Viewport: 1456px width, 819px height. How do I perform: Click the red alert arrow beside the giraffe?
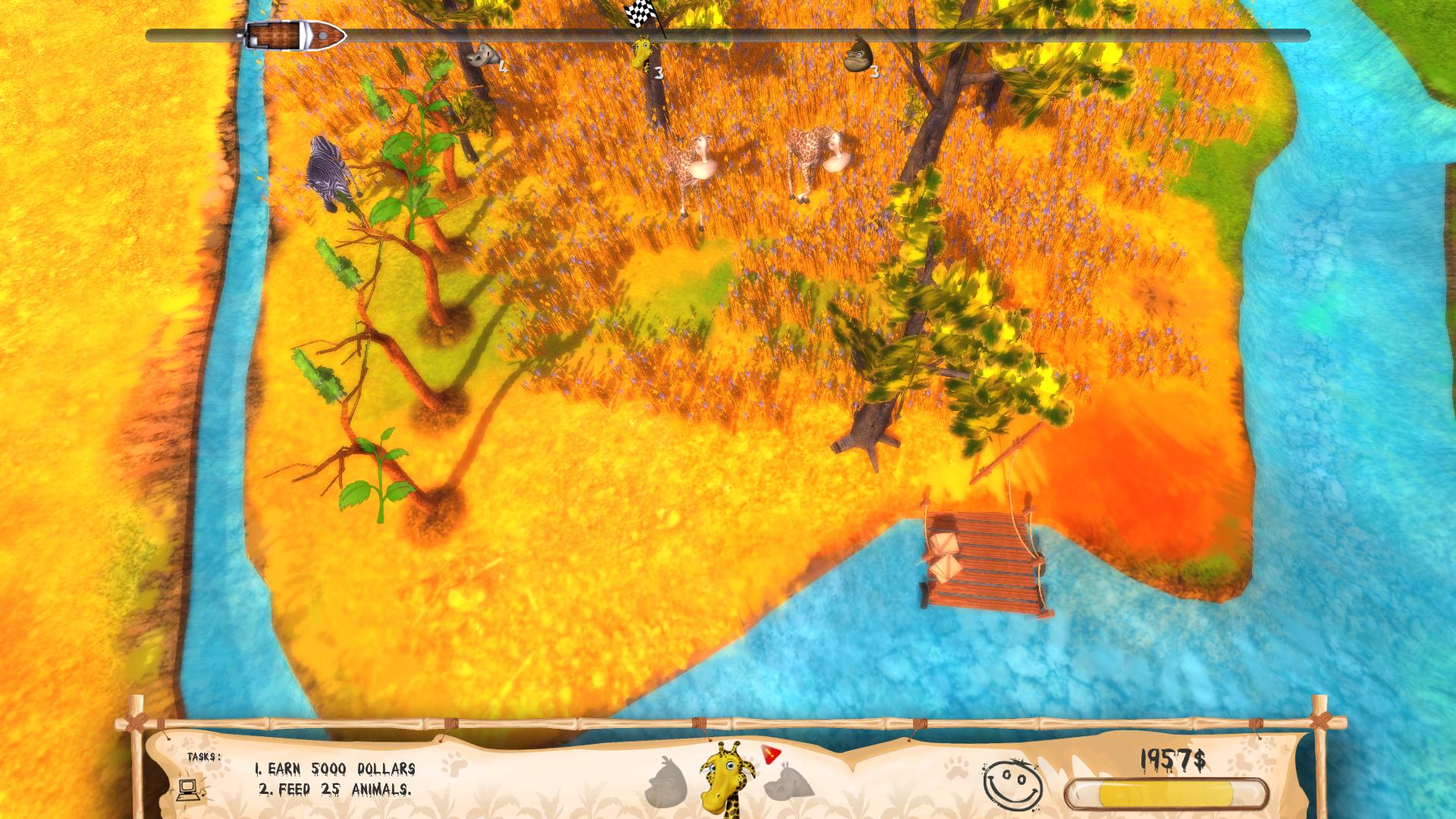770,754
